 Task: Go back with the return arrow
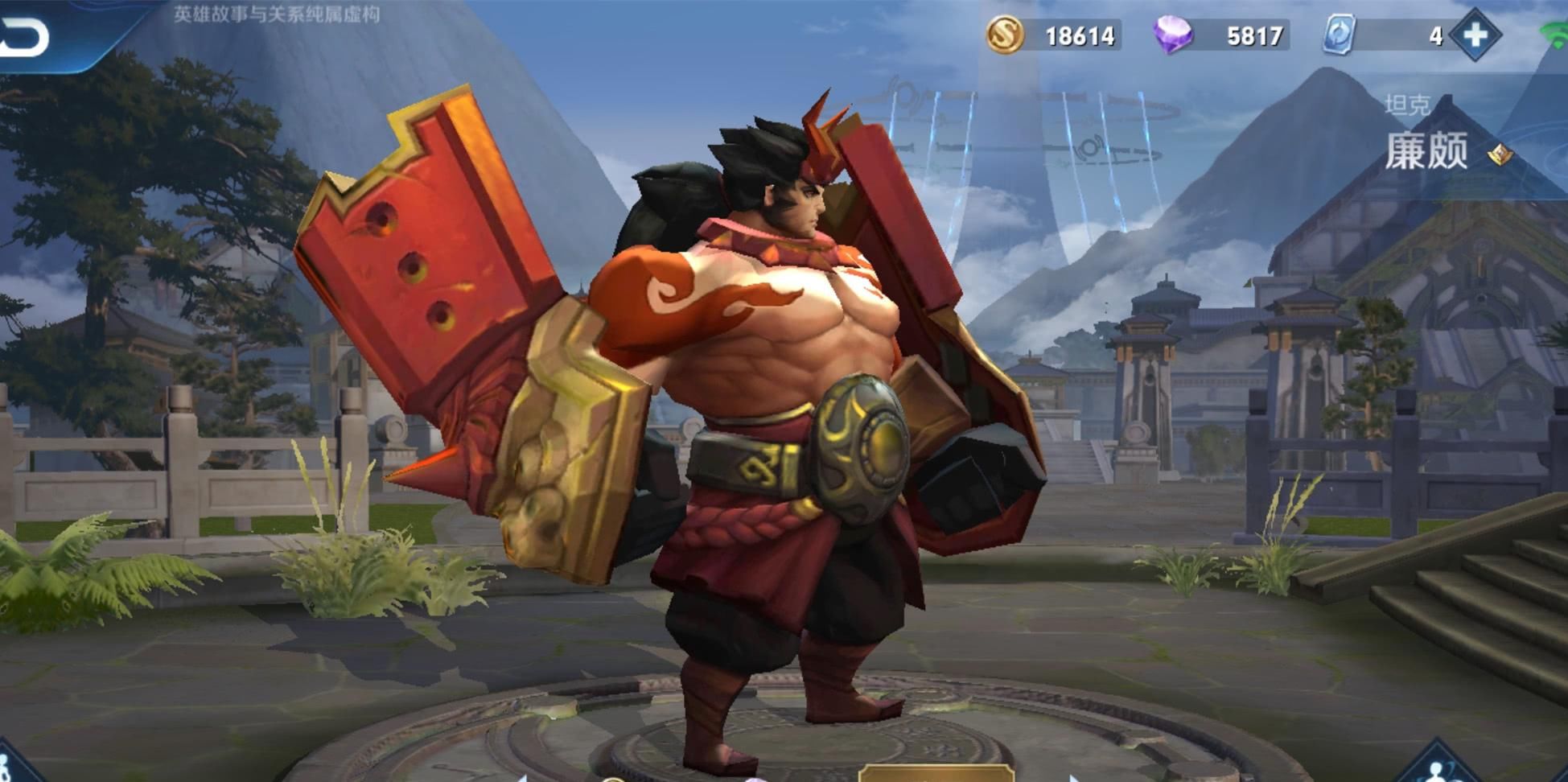[x=24, y=37]
